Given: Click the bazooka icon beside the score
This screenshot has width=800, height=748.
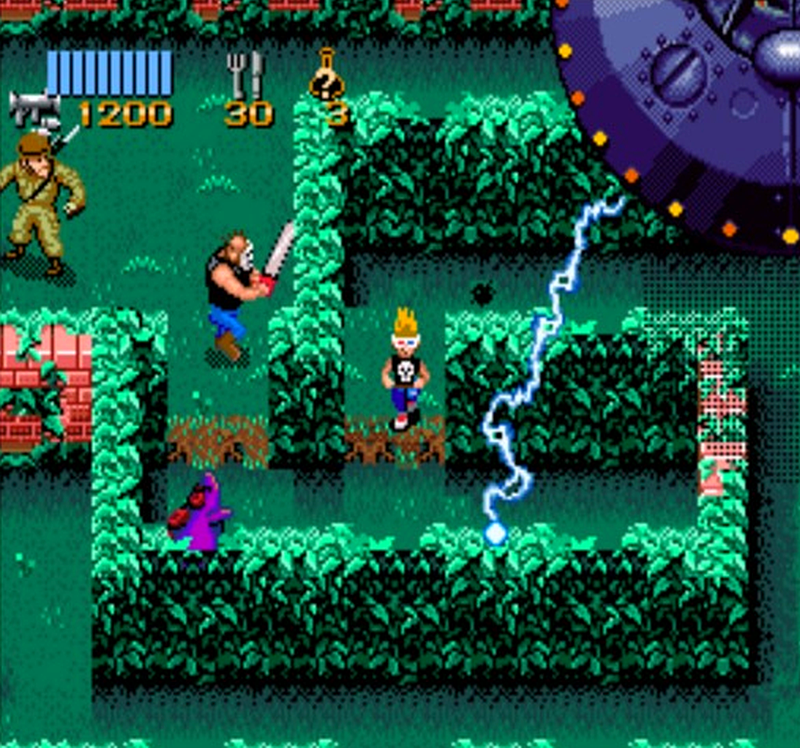Looking at the screenshot, I should [x=35, y=108].
